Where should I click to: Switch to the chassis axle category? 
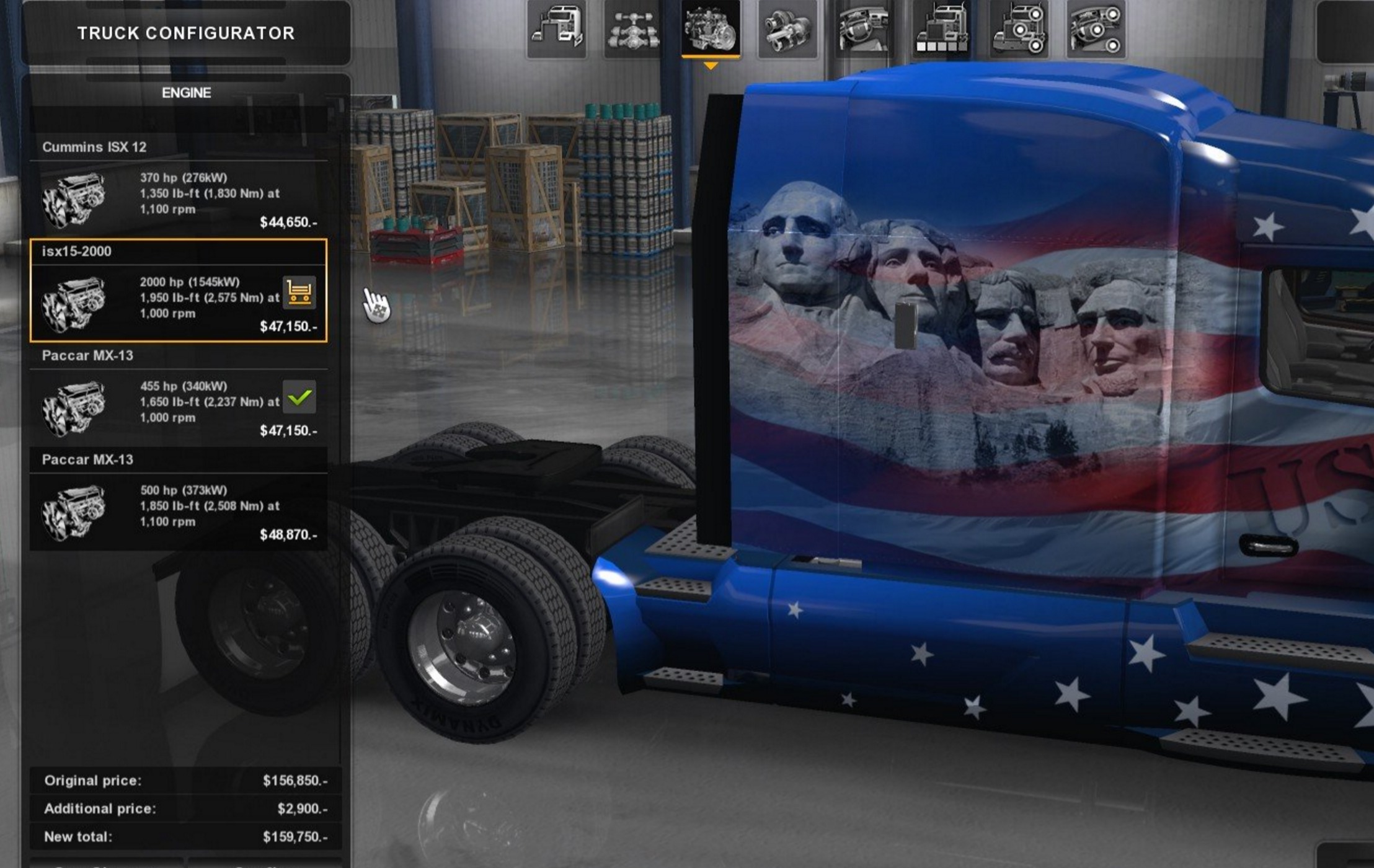633,29
